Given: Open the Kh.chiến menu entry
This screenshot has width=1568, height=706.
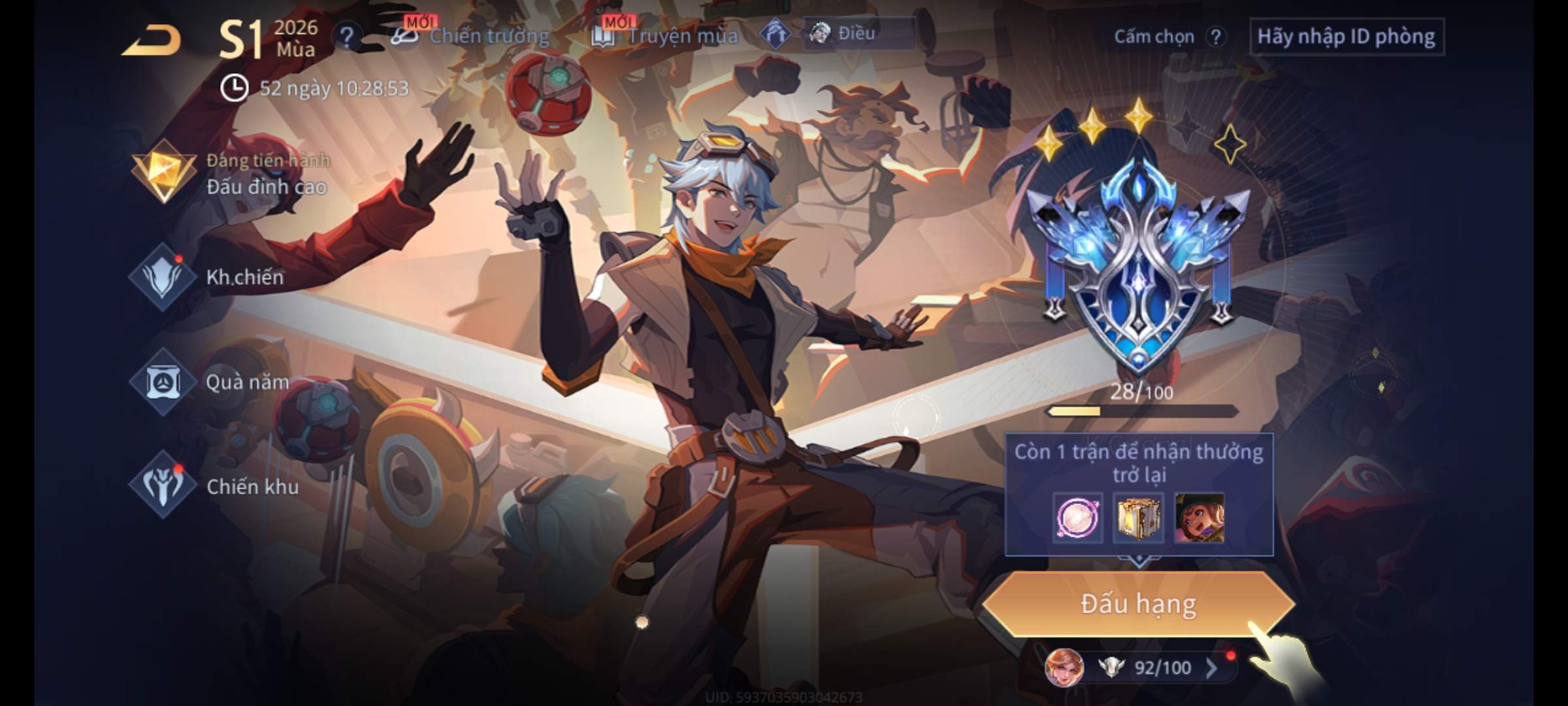Looking at the screenshot, I should click(216, 277).
